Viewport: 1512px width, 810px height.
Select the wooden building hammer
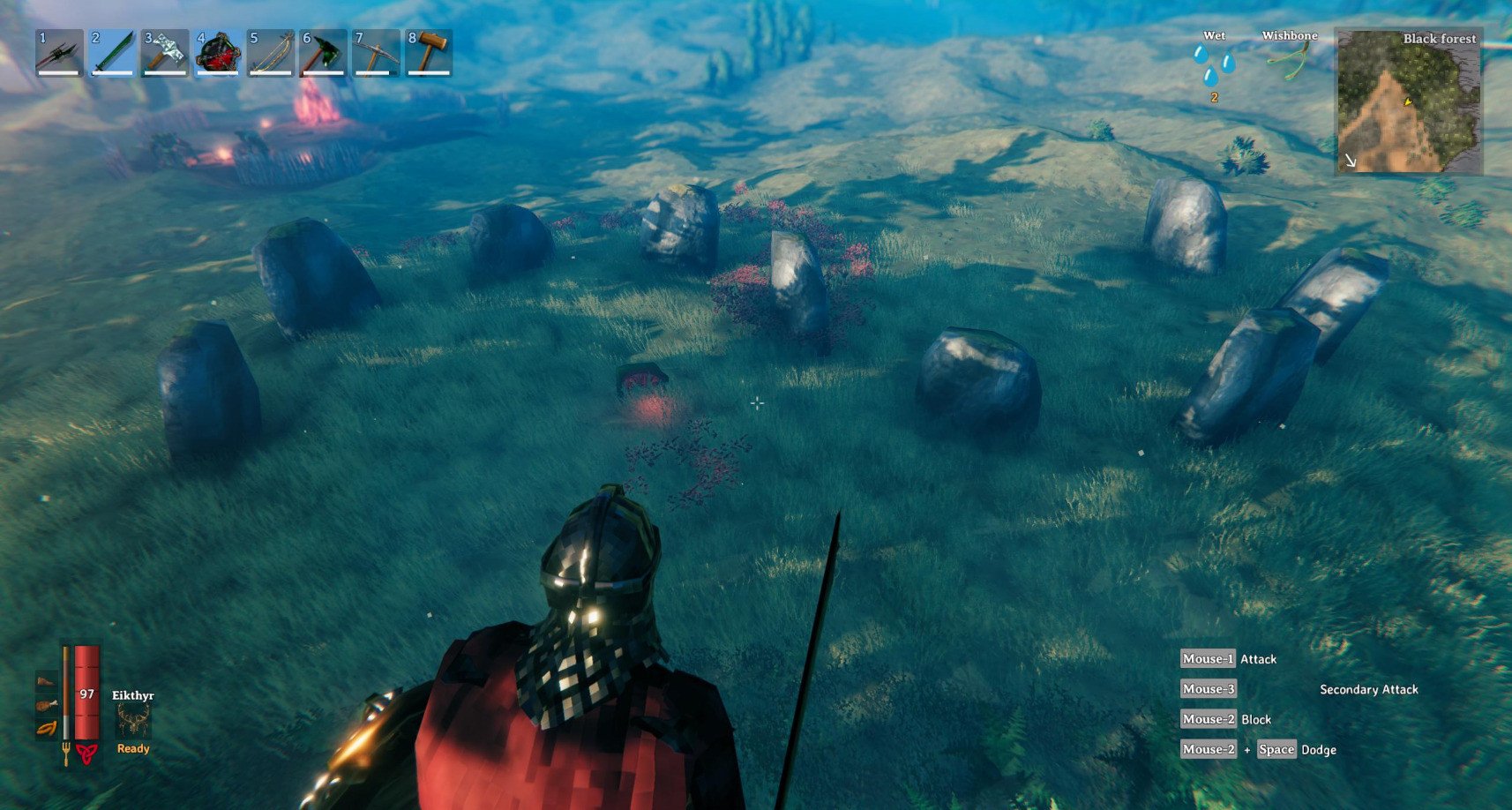pyautogui.click(x=430, y=53)
